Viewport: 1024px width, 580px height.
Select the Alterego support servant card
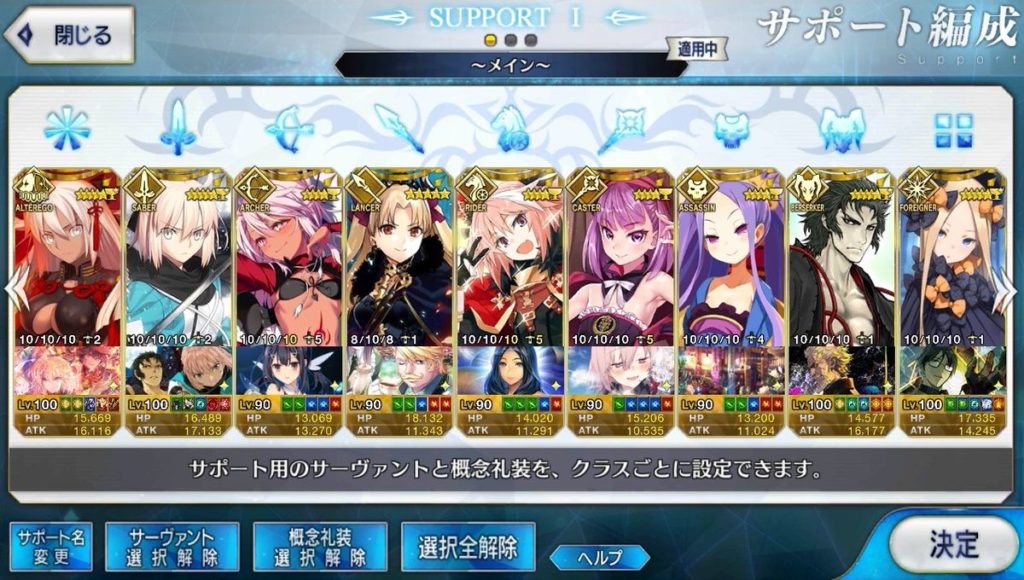[x=66, y=260]
